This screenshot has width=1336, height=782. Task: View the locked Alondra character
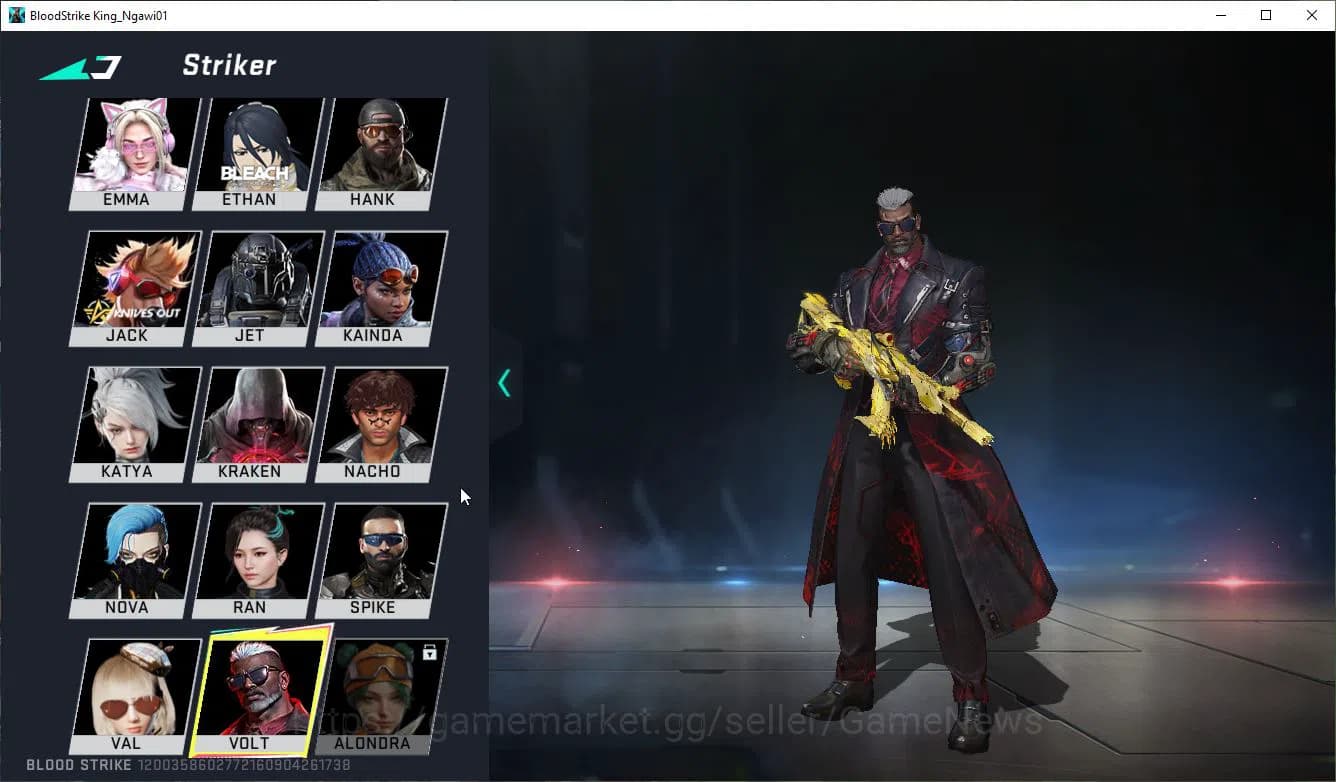point(374,690)
